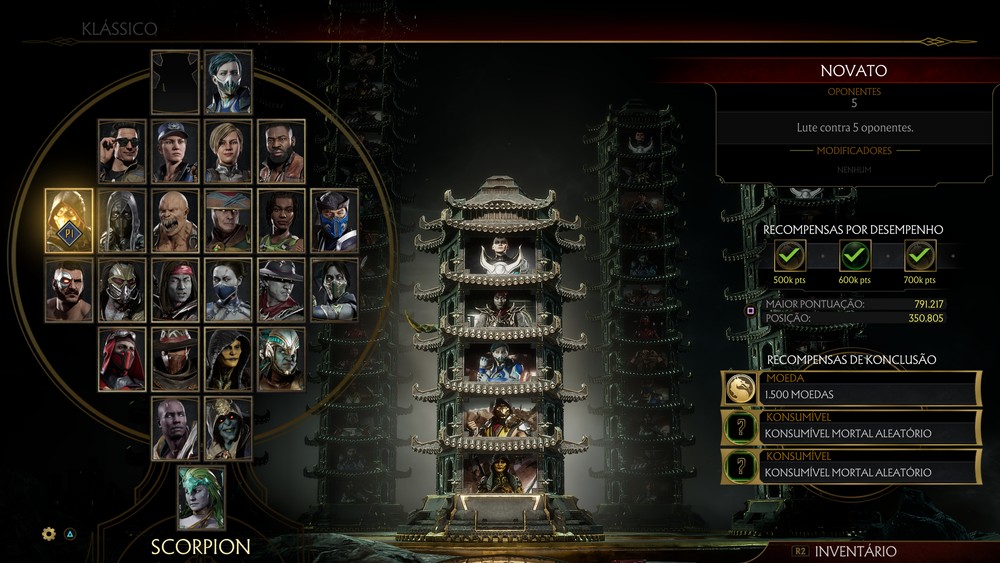Screen dimensions: 1000x563
Task: Select Sonya Blade's portrait
Action: pos(175,151)
